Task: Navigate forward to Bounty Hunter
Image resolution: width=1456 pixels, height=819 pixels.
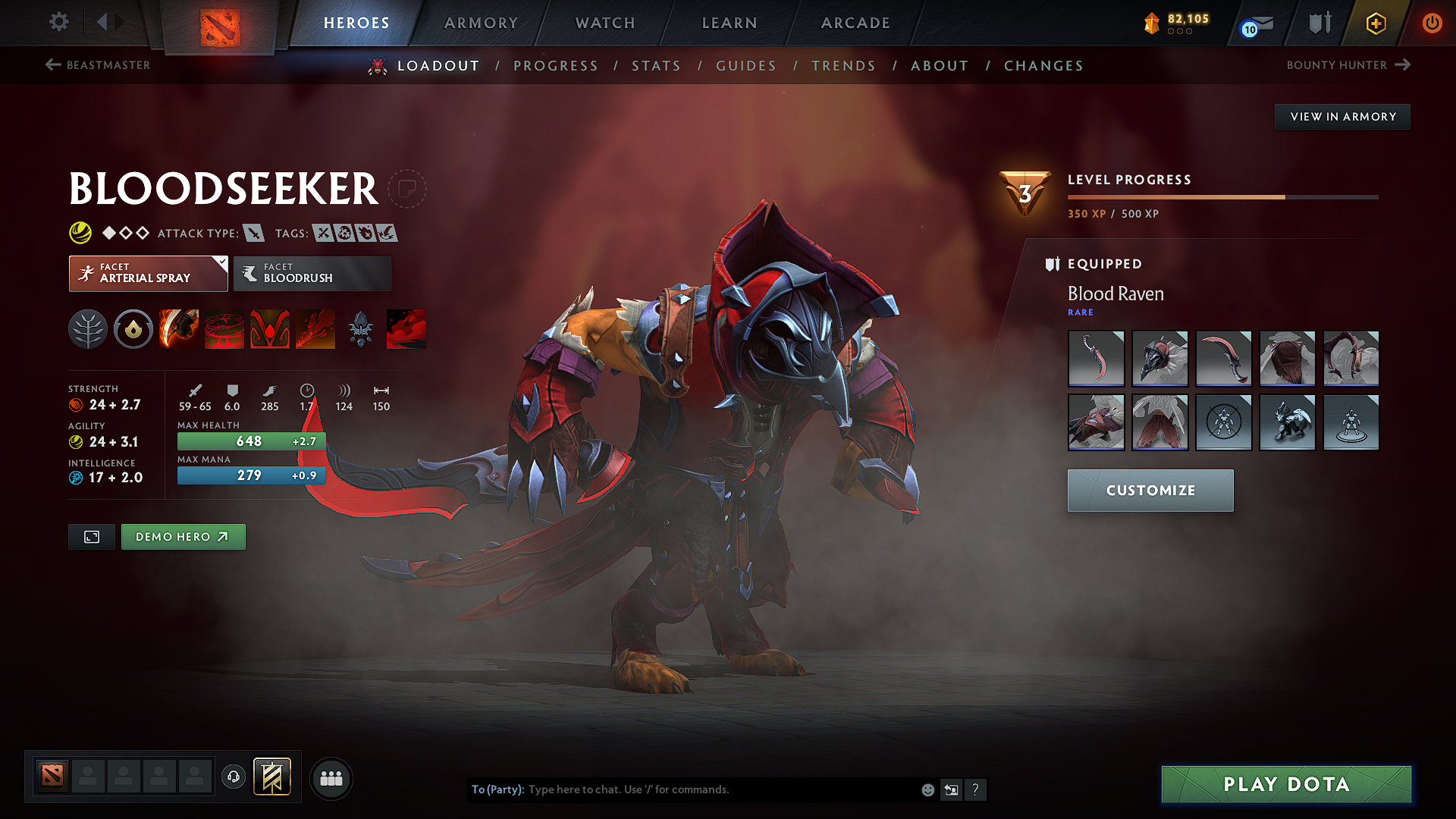Action: point(1349,65)
